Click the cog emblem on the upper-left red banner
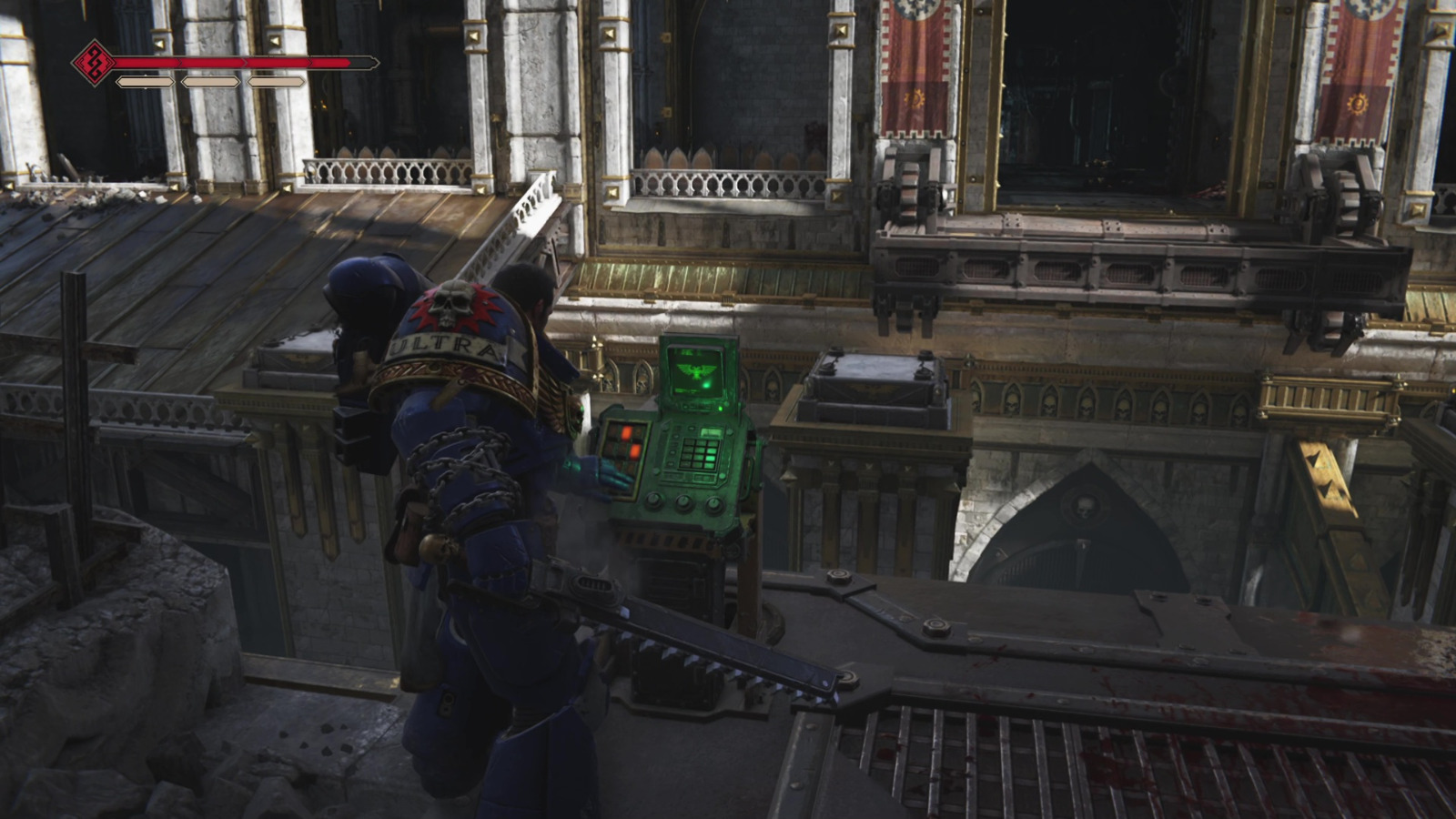This screenshot has width=1456, height=819. [x=915, y=97]
